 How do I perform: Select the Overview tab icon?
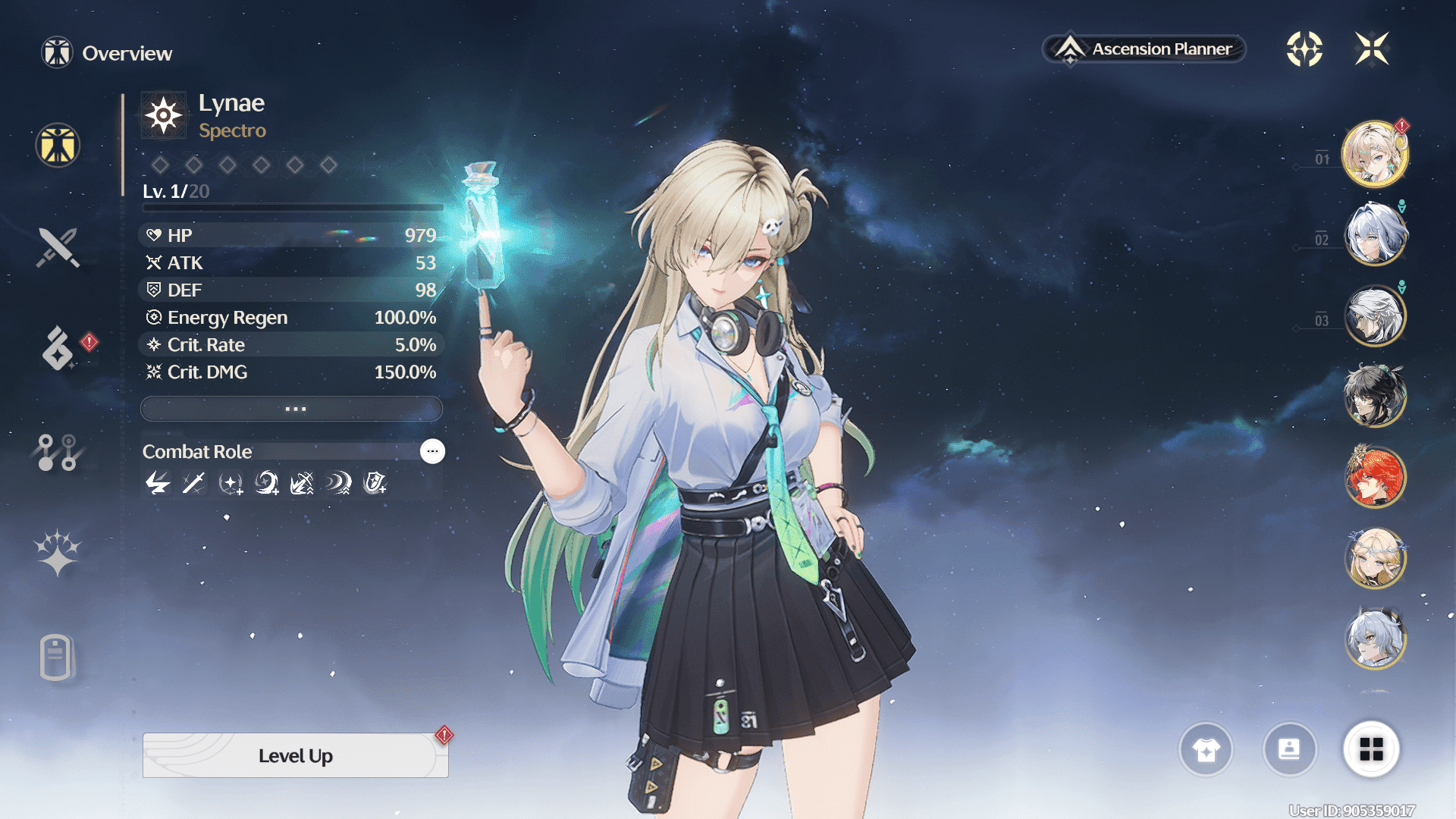tap(58, 145)
